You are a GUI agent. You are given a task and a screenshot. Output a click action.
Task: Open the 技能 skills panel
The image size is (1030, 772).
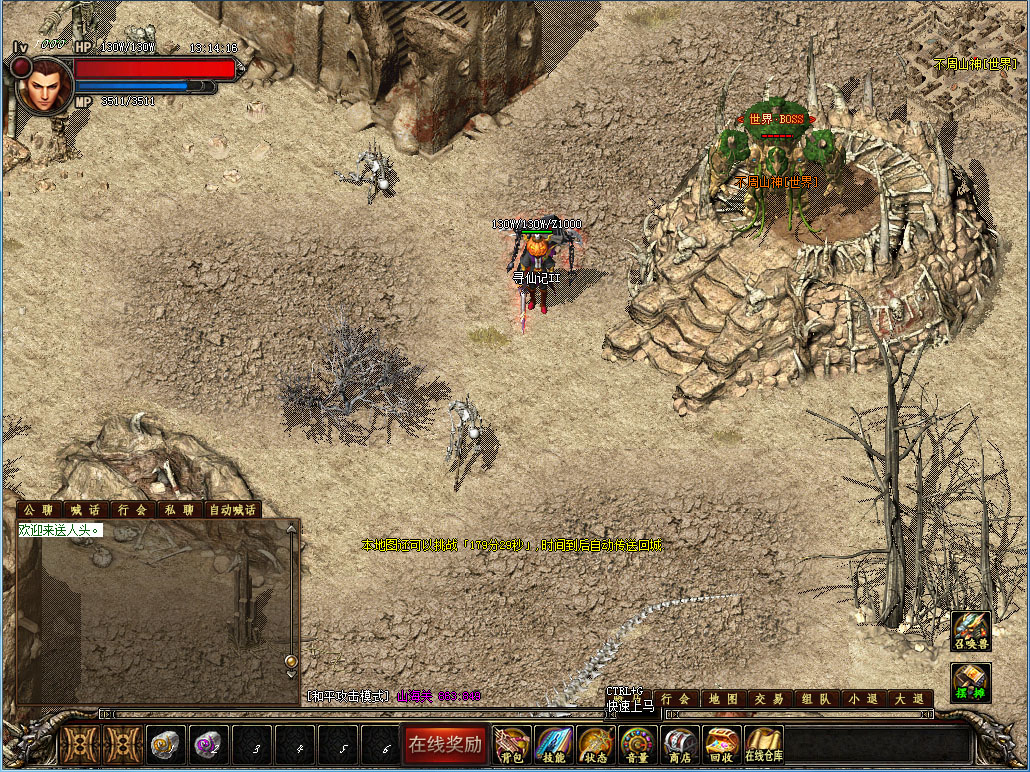click(x=554, y=744)
